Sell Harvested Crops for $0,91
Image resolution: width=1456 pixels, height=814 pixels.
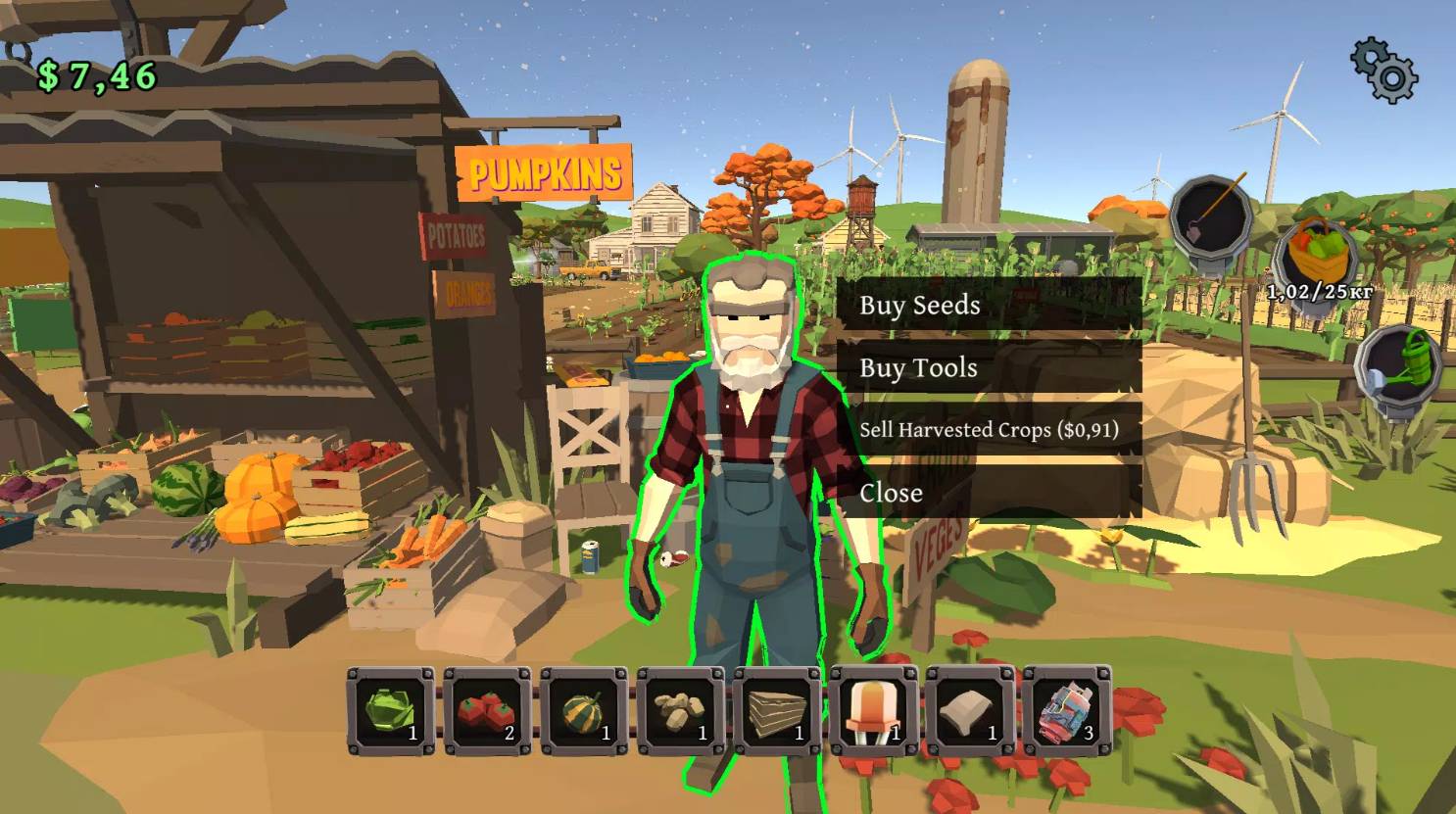[x=988, y=429]
